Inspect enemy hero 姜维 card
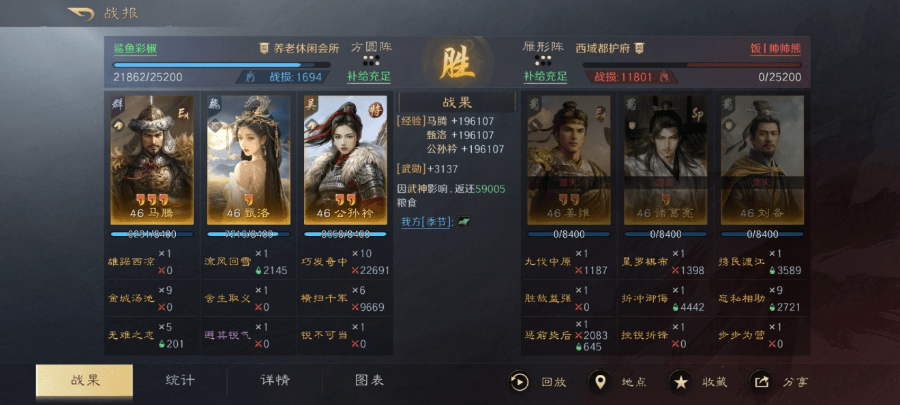 pos(567,160)
